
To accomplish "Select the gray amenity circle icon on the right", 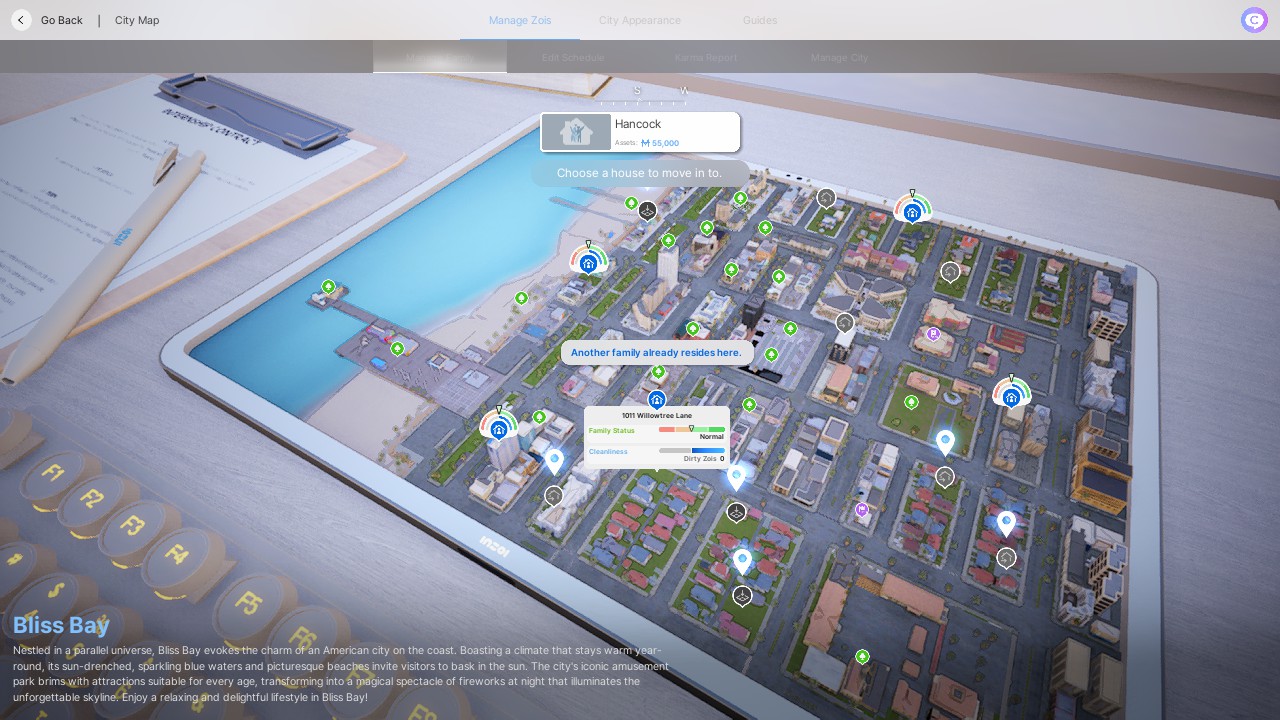I will point(948,271).
